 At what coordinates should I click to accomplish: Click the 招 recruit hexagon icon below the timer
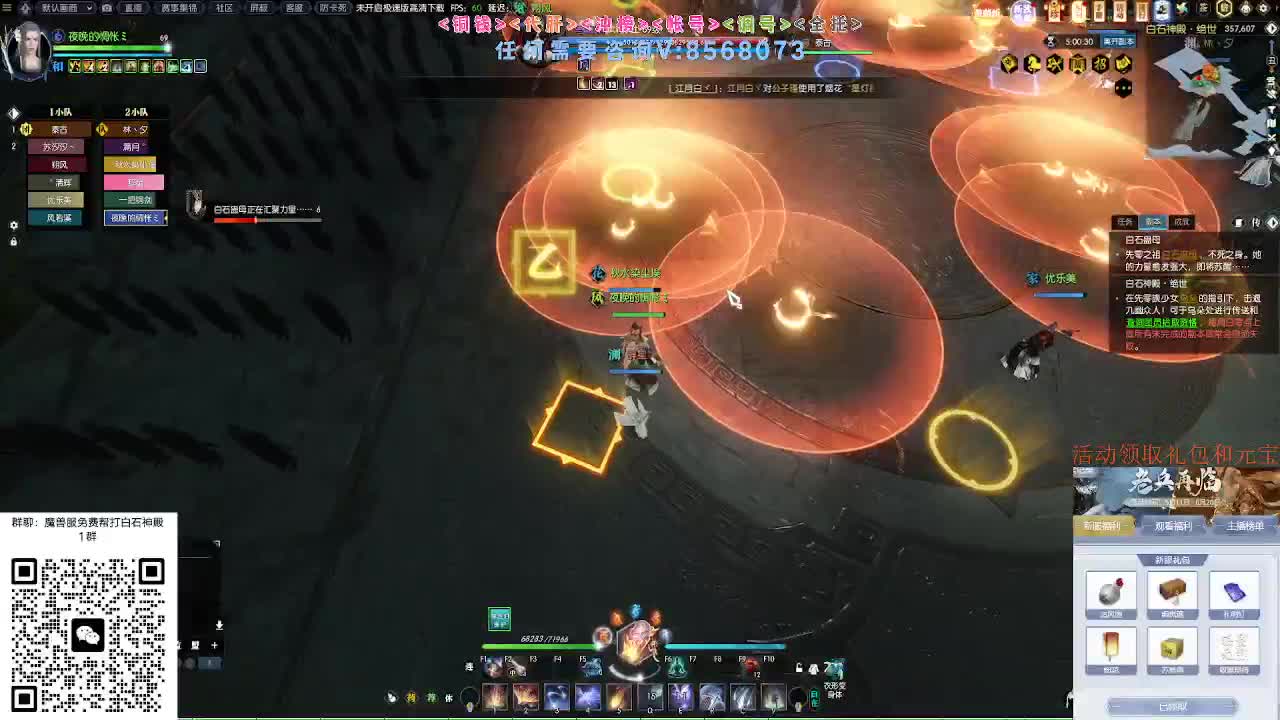(1098, 62)
